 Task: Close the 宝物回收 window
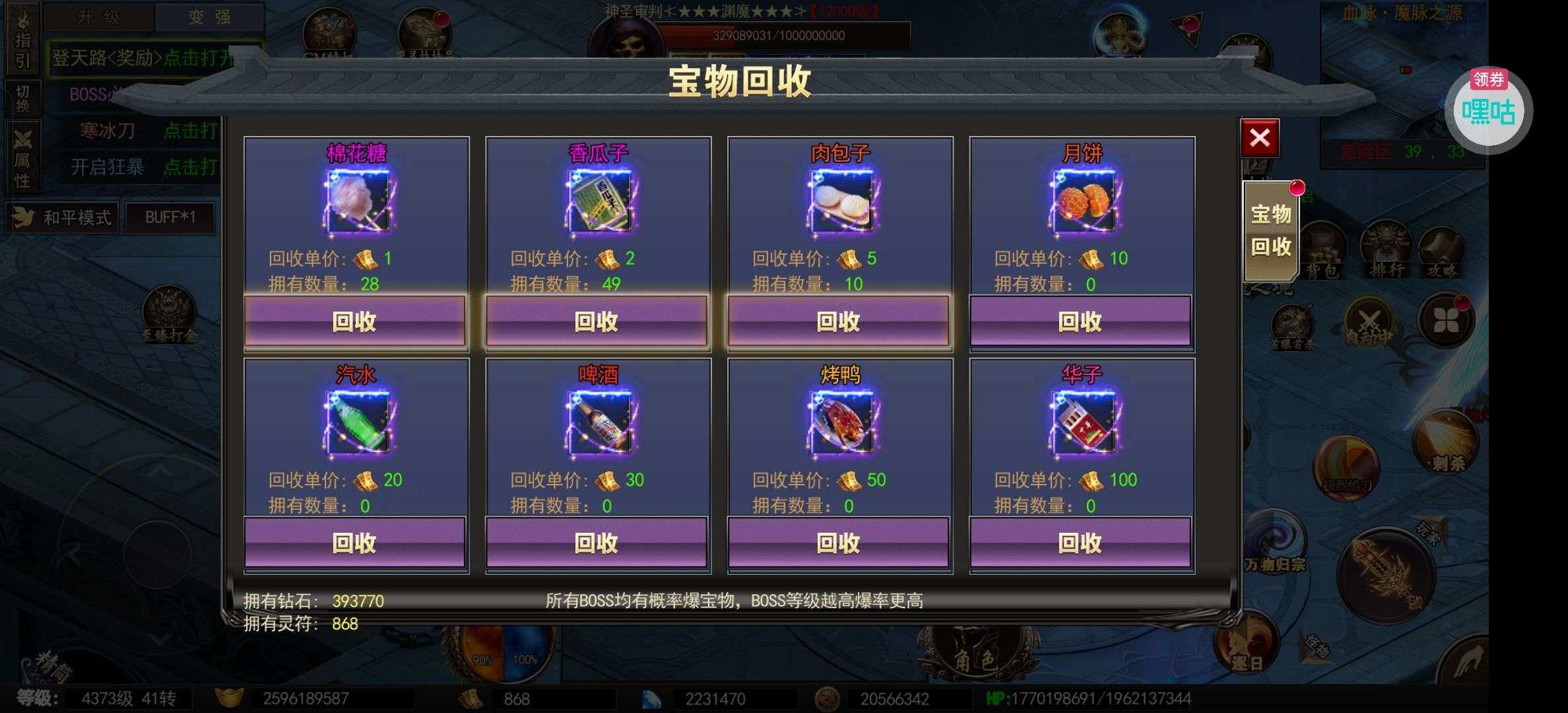point(1259,138)
